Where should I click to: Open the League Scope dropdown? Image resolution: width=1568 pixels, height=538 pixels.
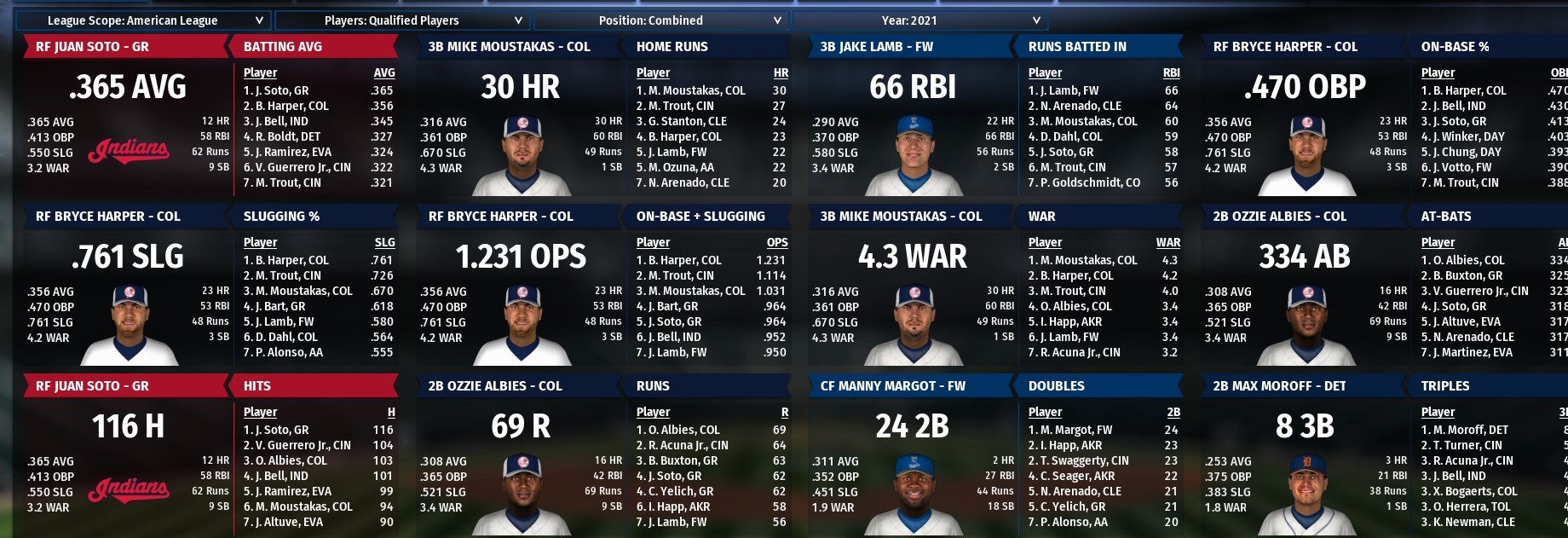pos(142,20)
